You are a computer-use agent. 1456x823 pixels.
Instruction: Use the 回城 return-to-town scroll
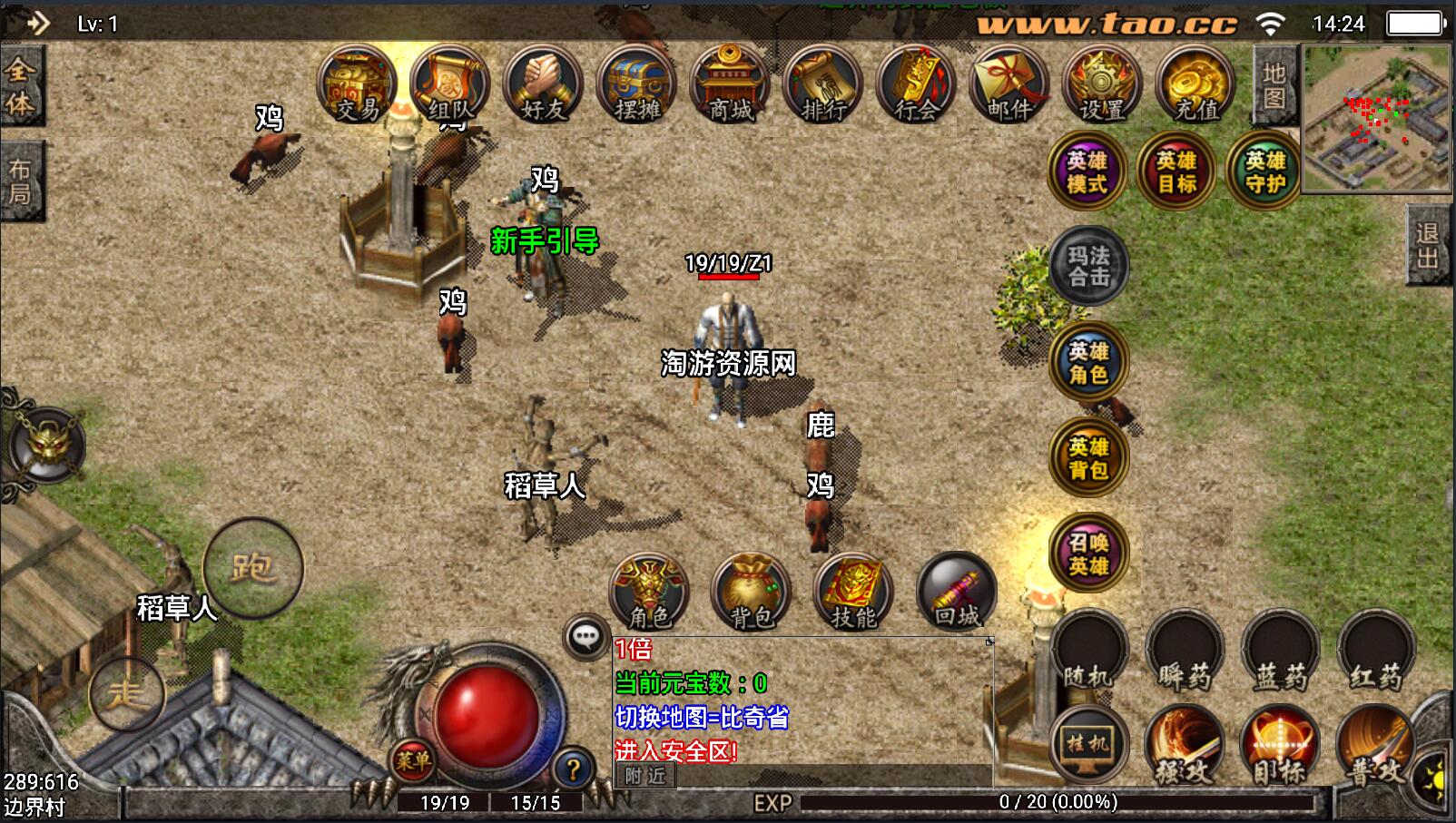[x=956, y=593]
